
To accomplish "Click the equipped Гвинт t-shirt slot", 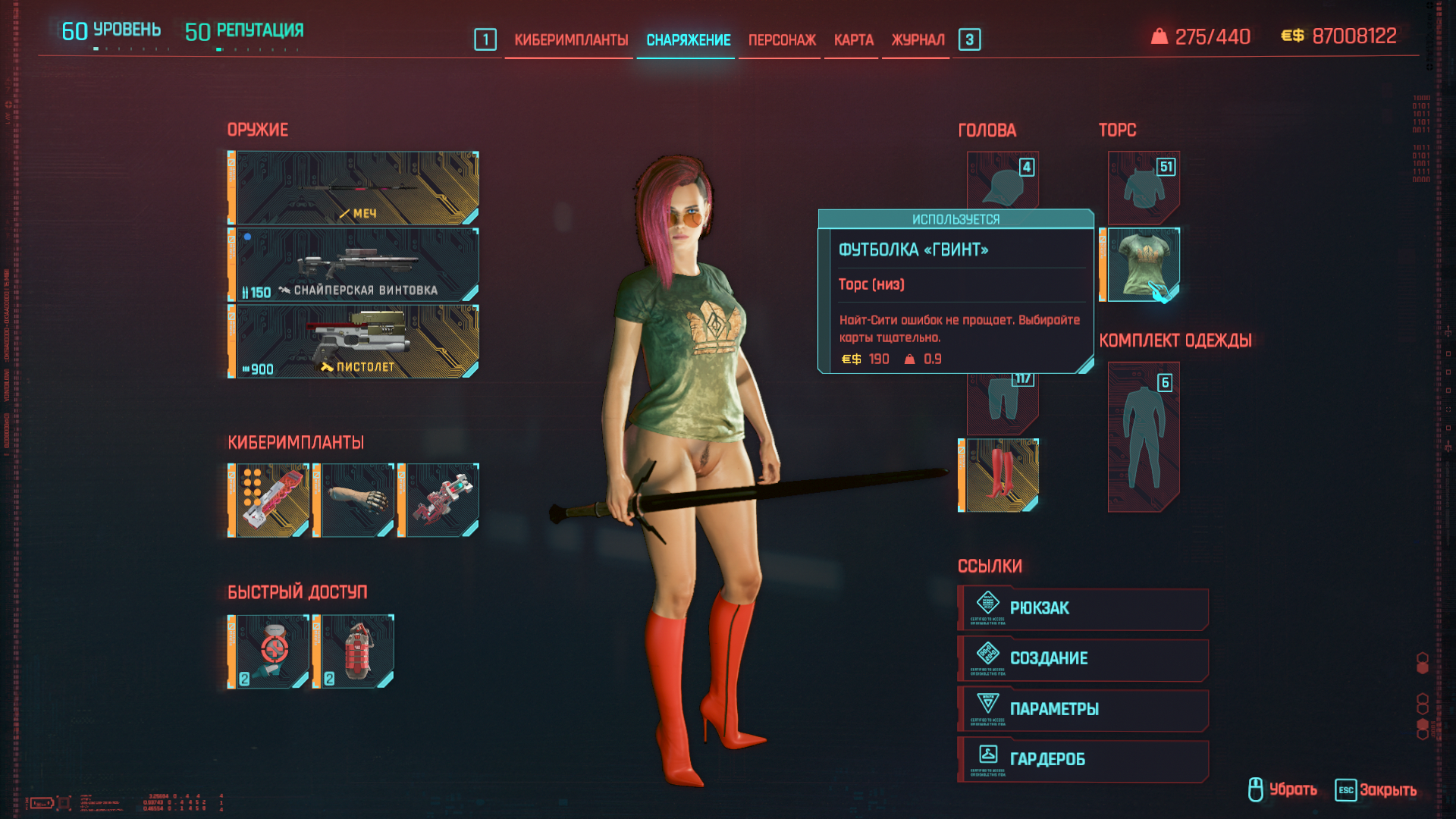I will (1143, 265).
